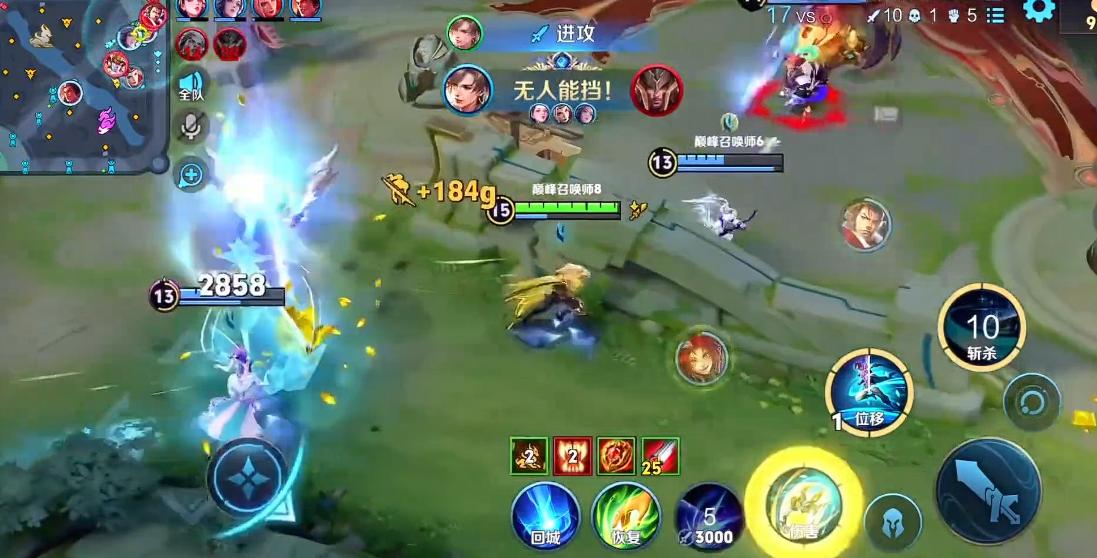Select the red-haired enemy hero target portrait
1097x558 pixels.
coord(700,357)
